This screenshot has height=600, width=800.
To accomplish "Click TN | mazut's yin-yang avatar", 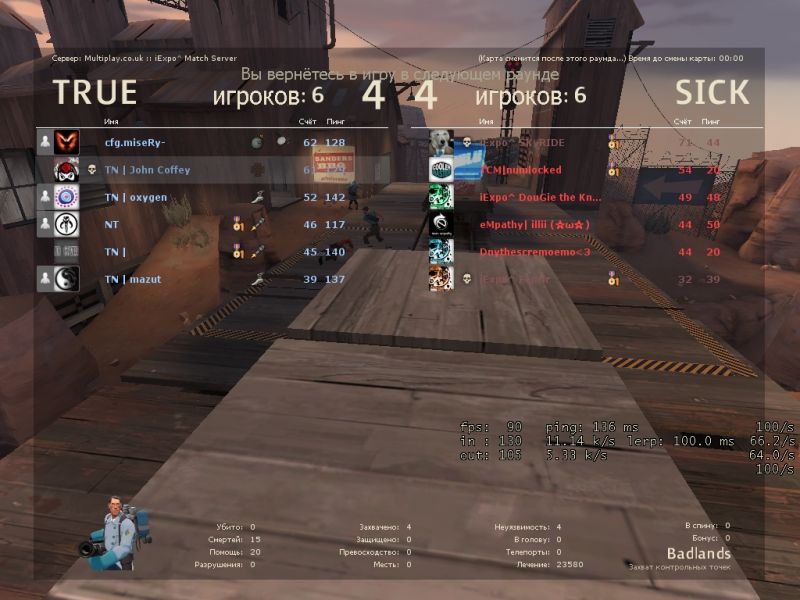I will tap(66, 279).
